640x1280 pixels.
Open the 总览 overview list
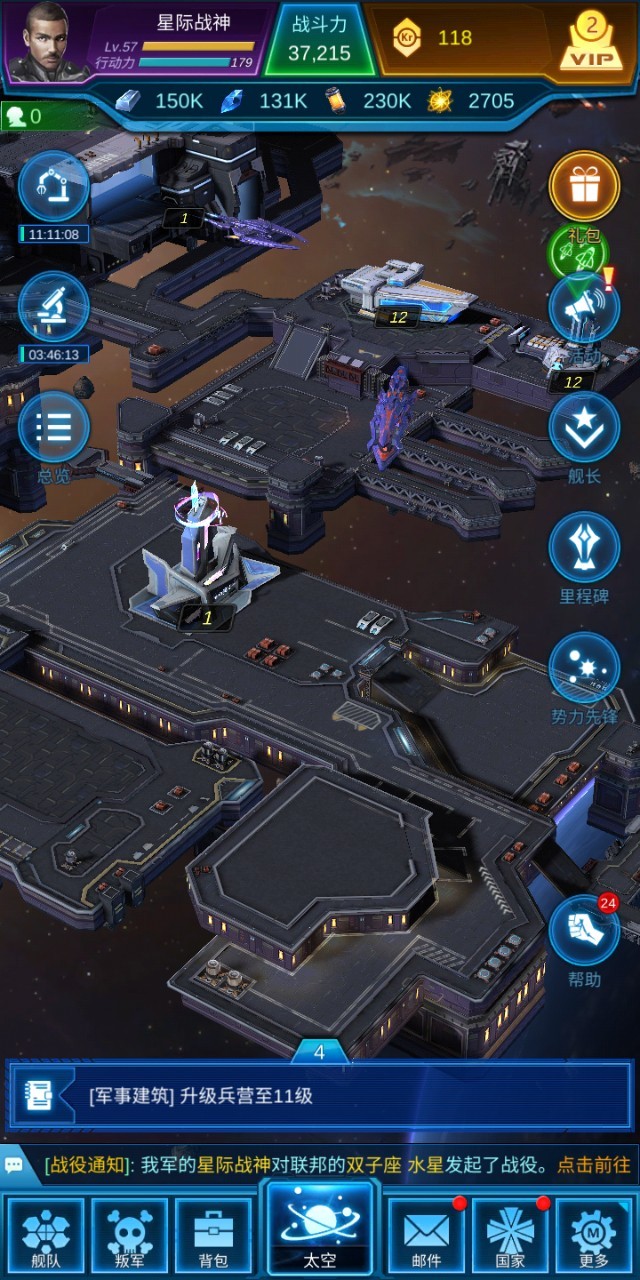54,428
